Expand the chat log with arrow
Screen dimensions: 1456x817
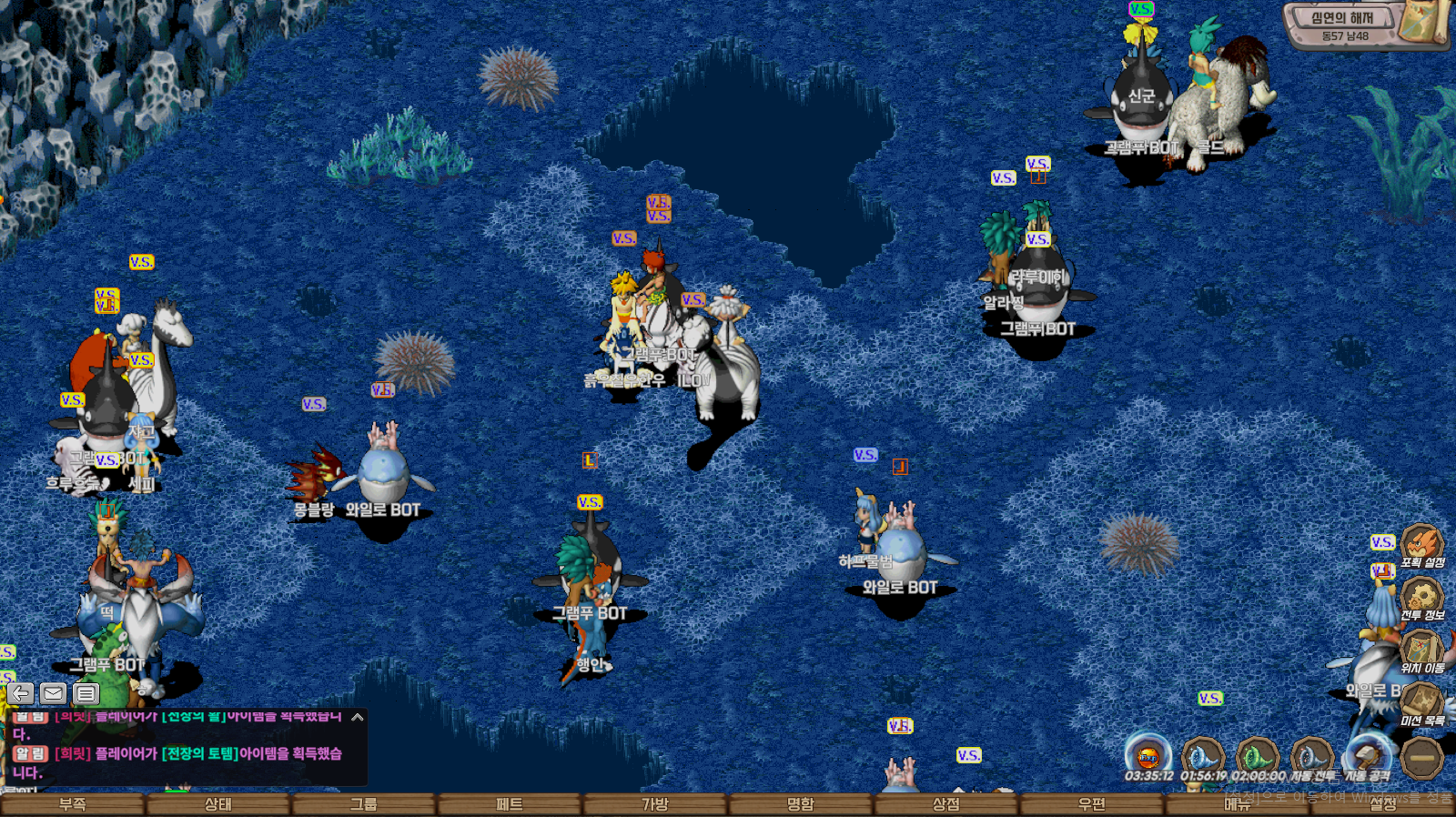coord(358,717)
